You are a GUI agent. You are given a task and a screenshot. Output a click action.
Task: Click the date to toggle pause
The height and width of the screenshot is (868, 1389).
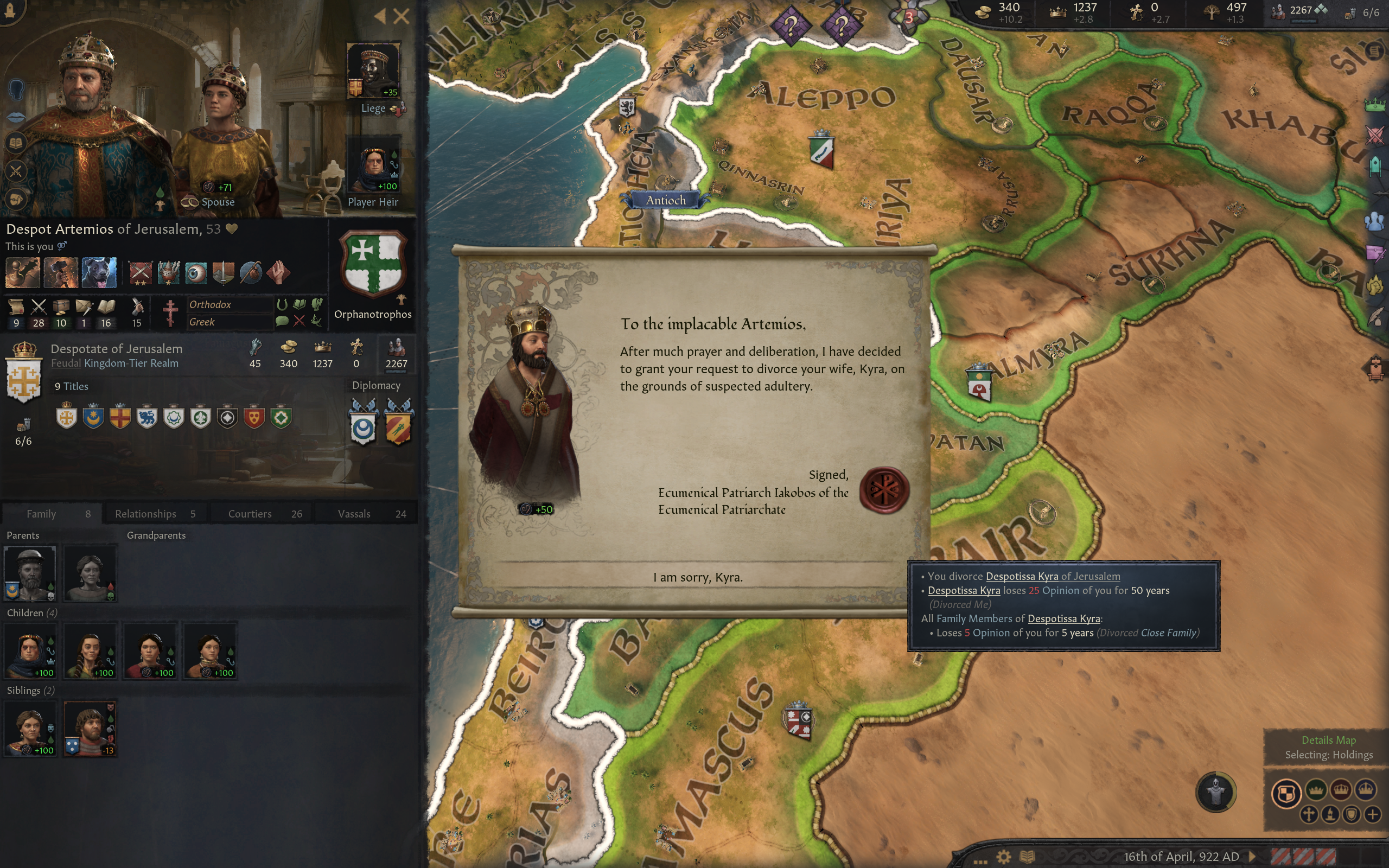tap(1181, 857)
